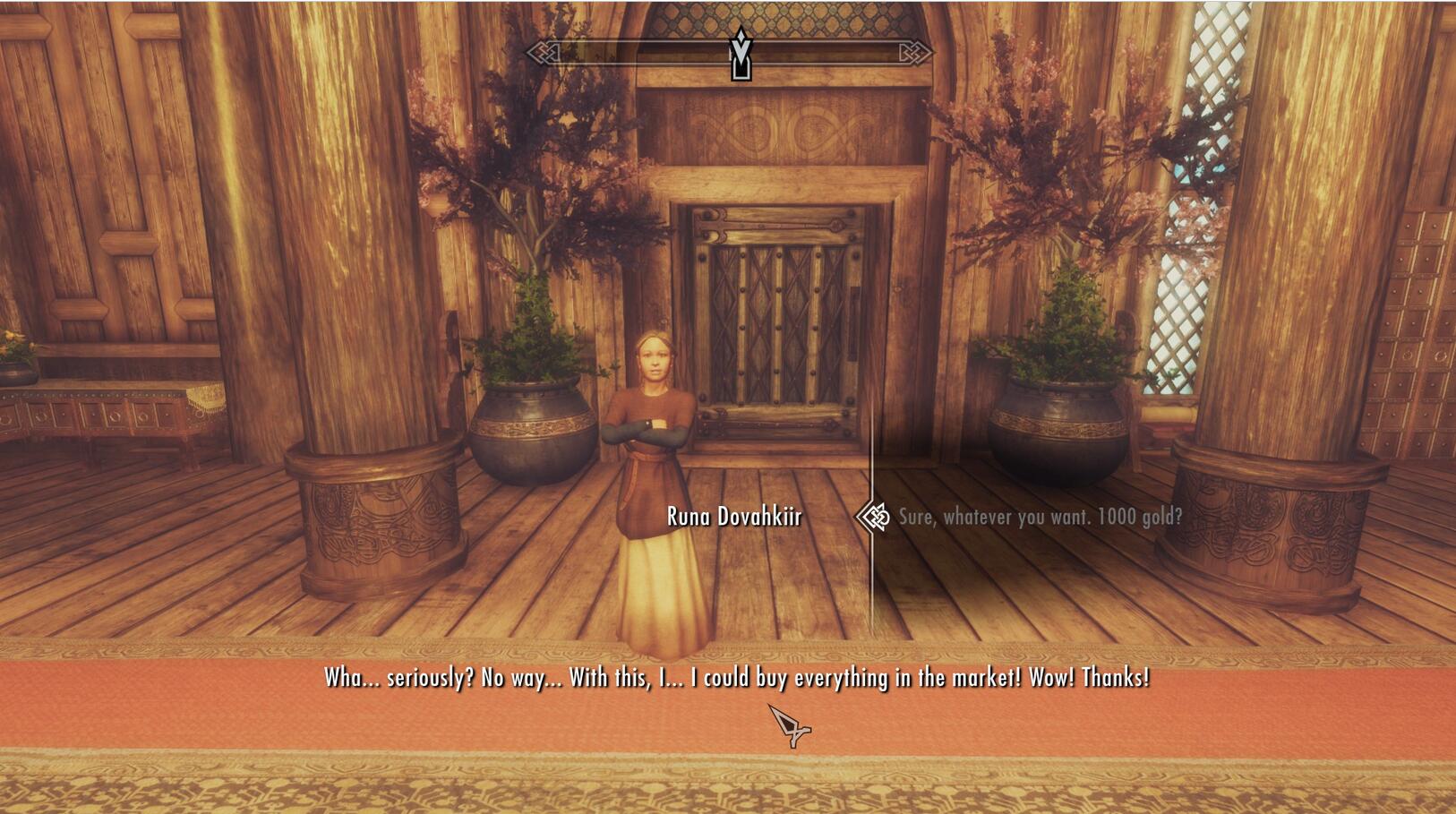Click the Runa Dovahkiir name label
Image resolution: width=1456 pixels, height=814 pixels.
click(x=734, y=516)
